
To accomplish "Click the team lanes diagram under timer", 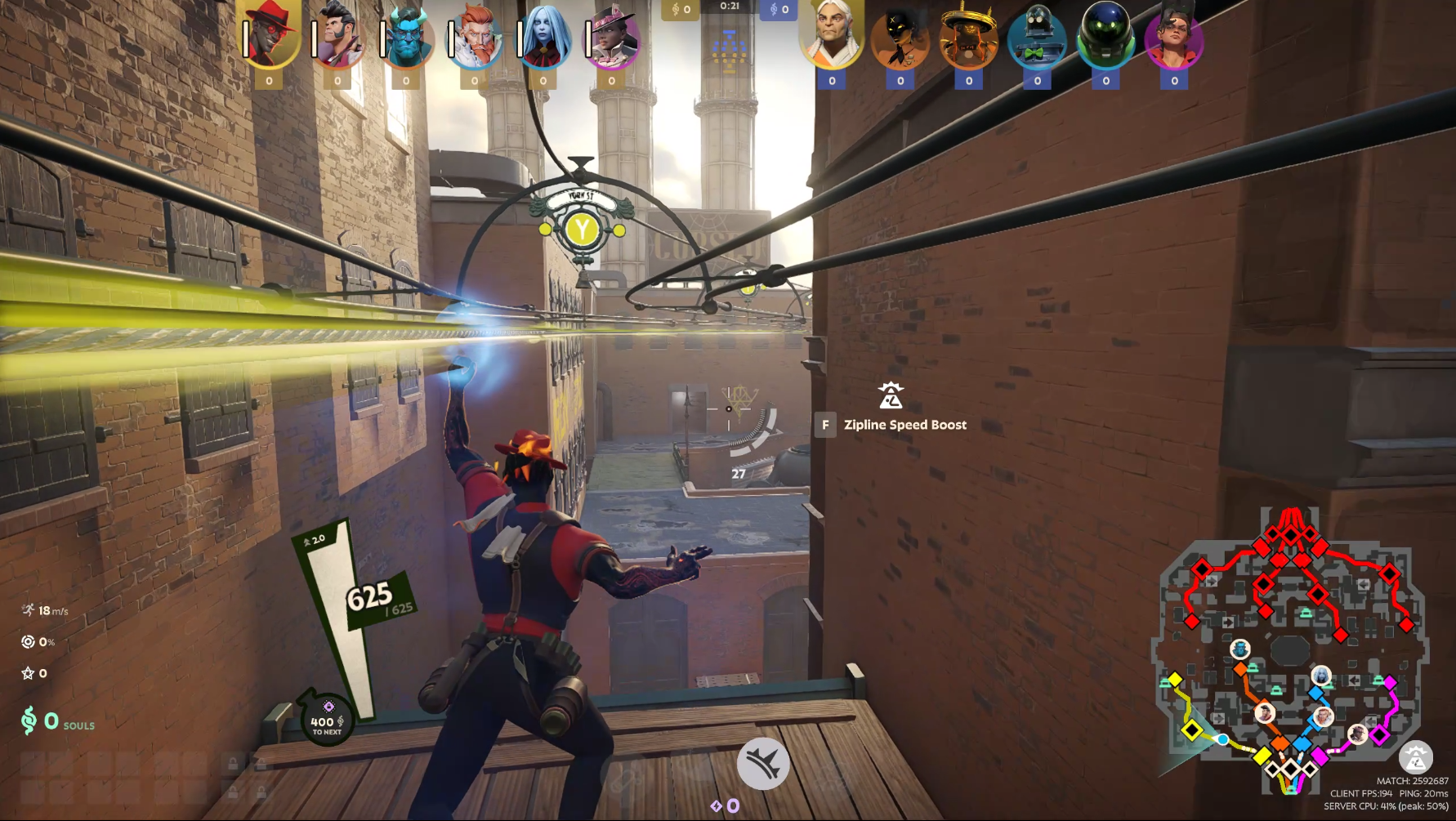I will pos(730,49).
